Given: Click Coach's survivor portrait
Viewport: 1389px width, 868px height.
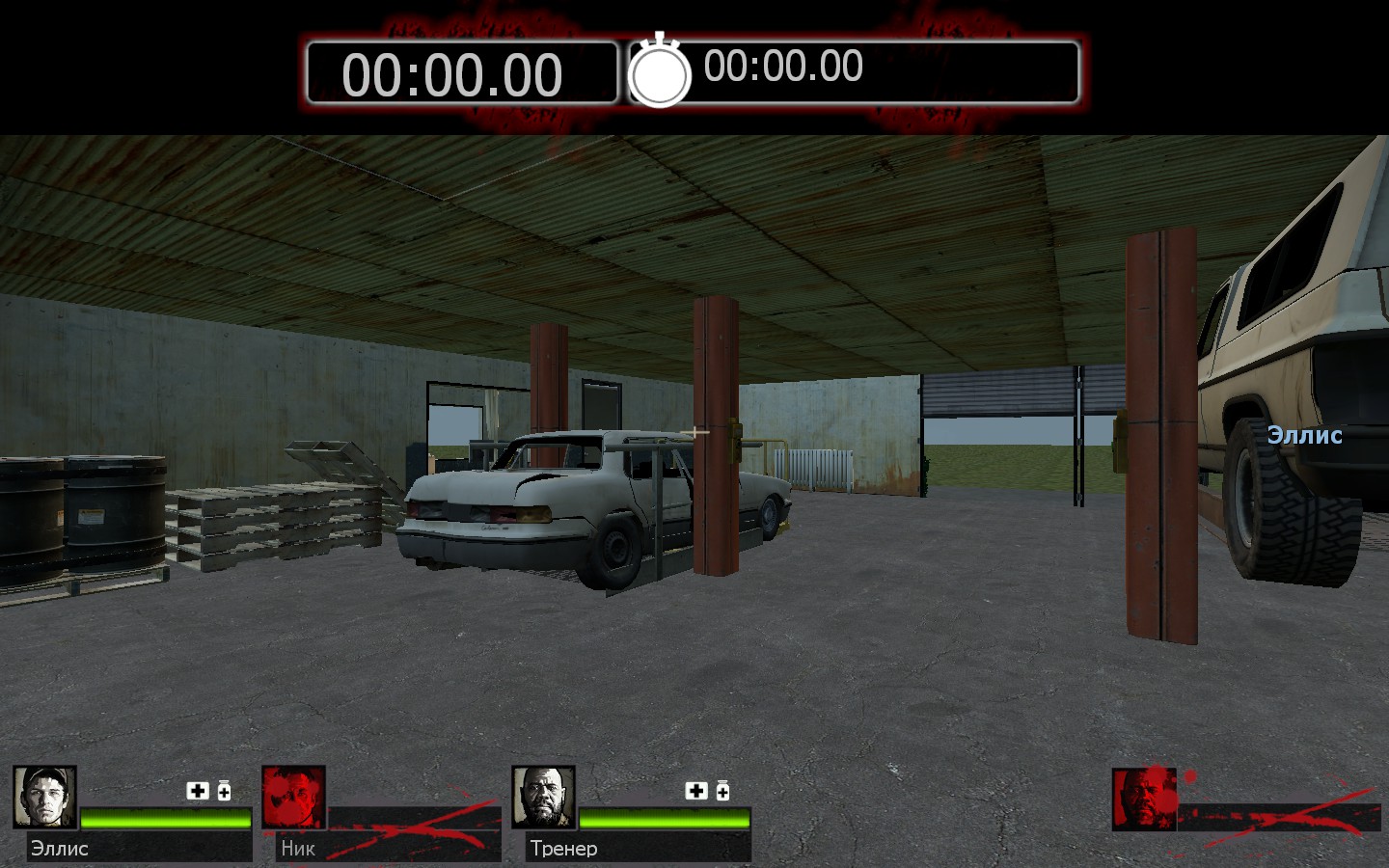Looking at the screenshot, I should (543, 797).
